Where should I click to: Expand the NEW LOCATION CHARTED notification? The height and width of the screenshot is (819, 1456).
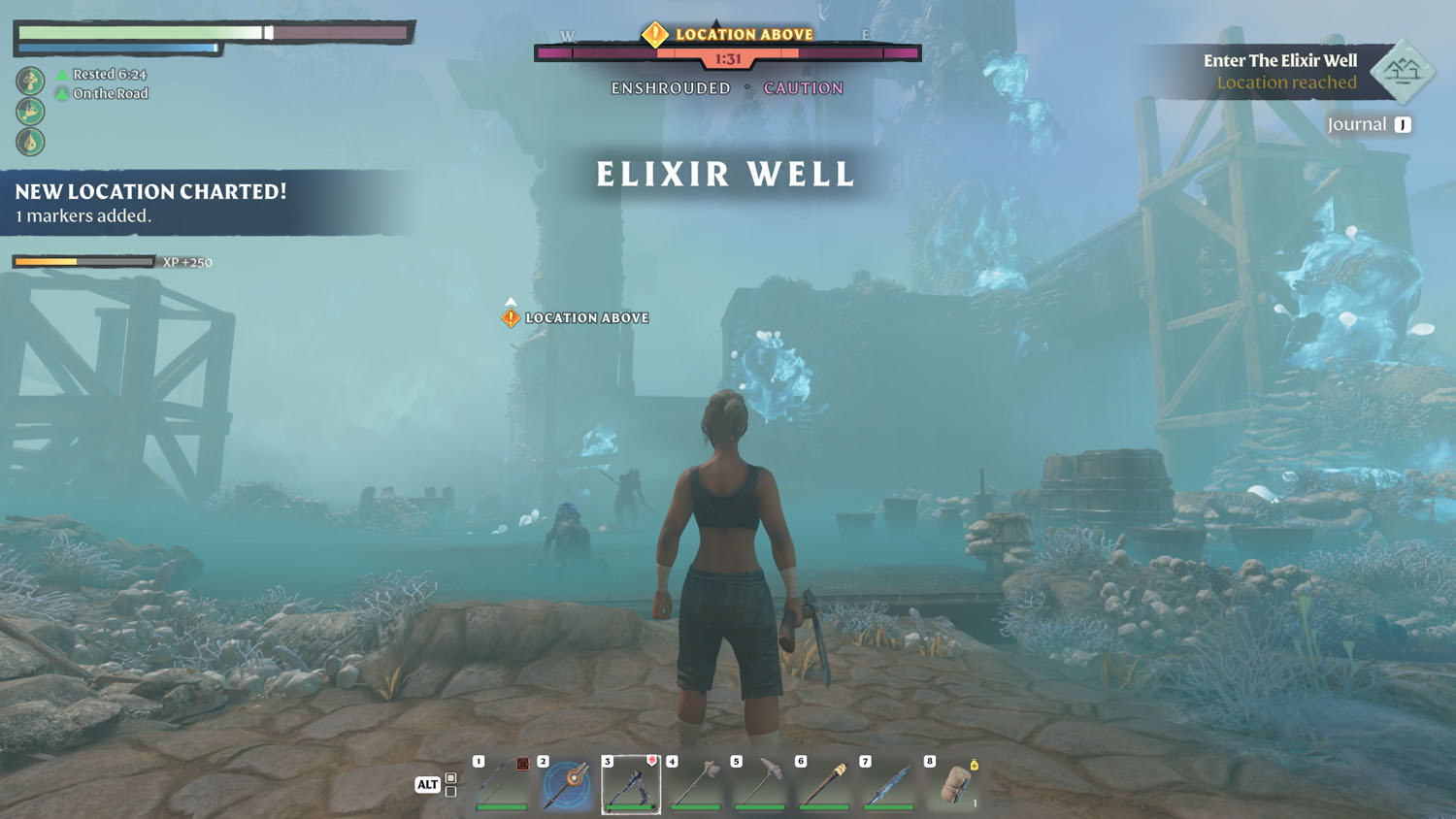149,192
